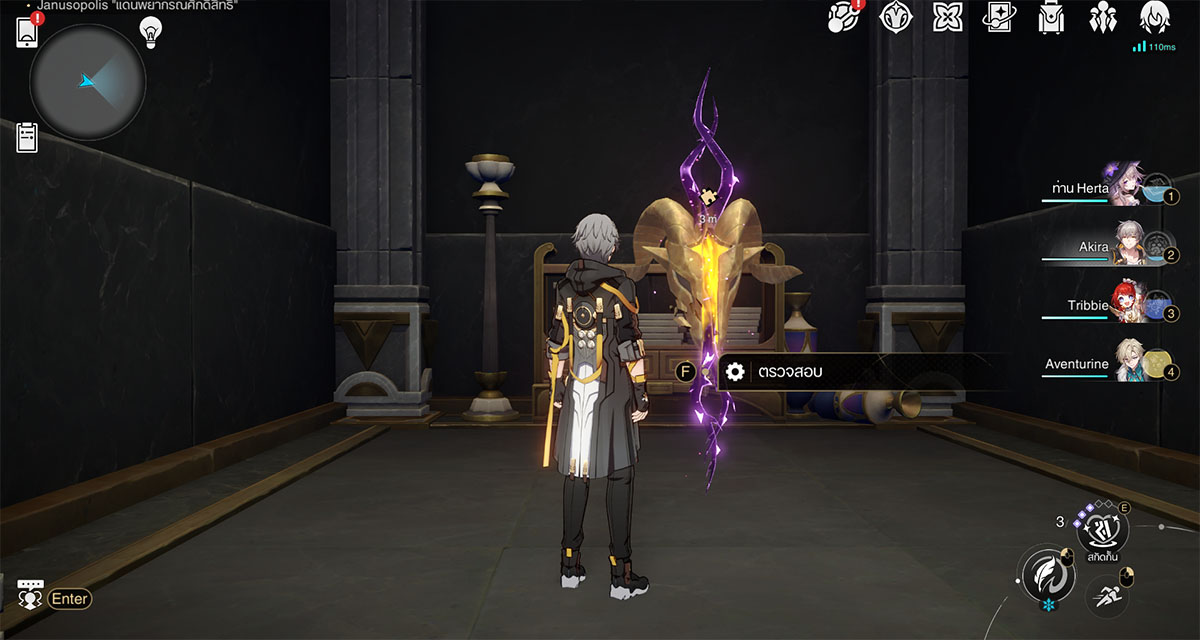Screen dimensions: 1200x640
Task: Open the chat icon
Action: [30, 594]
